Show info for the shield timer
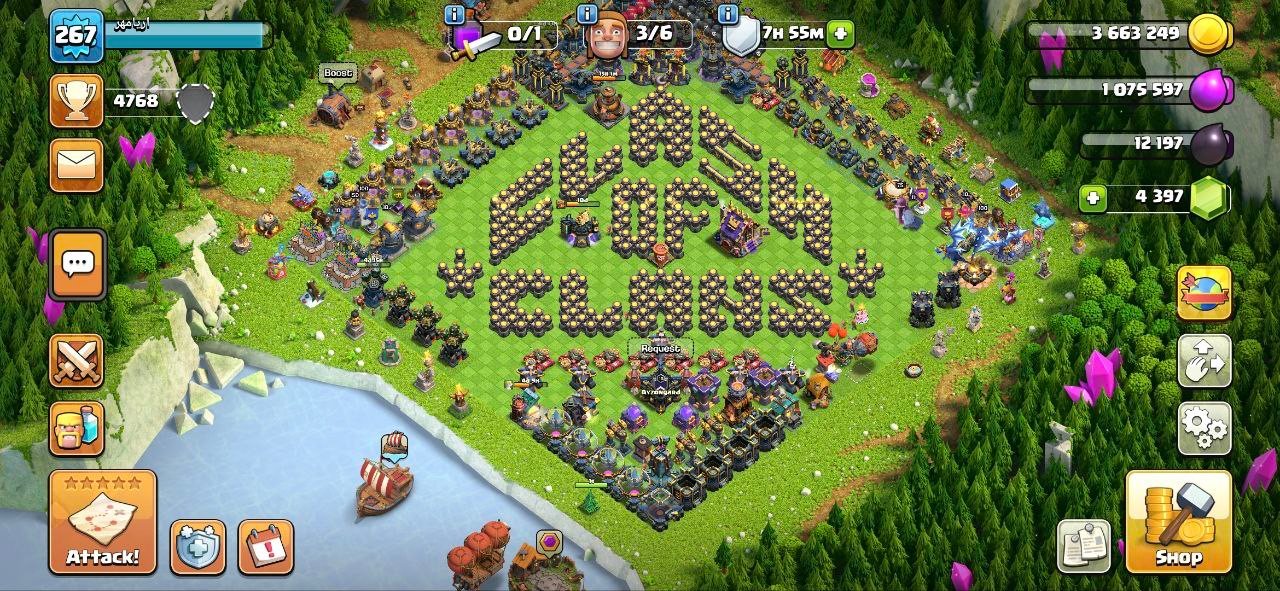Viewport: 1280px width, 591px height. (x=728, y=14)
